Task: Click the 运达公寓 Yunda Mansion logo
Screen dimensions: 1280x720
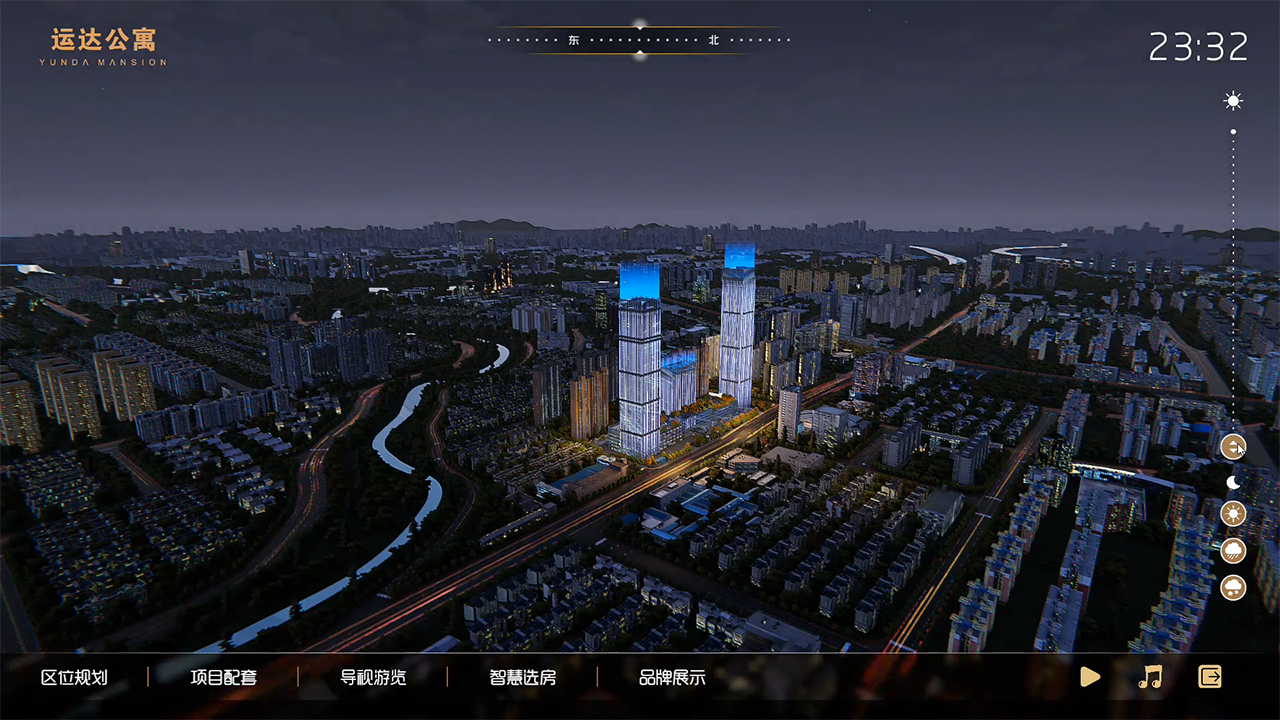Action: tap(104, 46)
